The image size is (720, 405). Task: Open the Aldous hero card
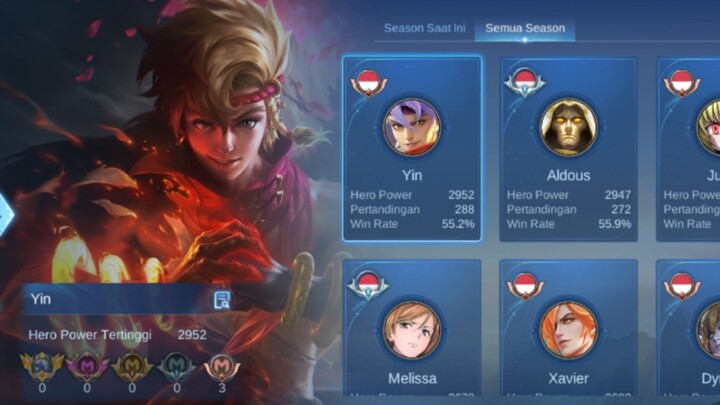point(568,148)
